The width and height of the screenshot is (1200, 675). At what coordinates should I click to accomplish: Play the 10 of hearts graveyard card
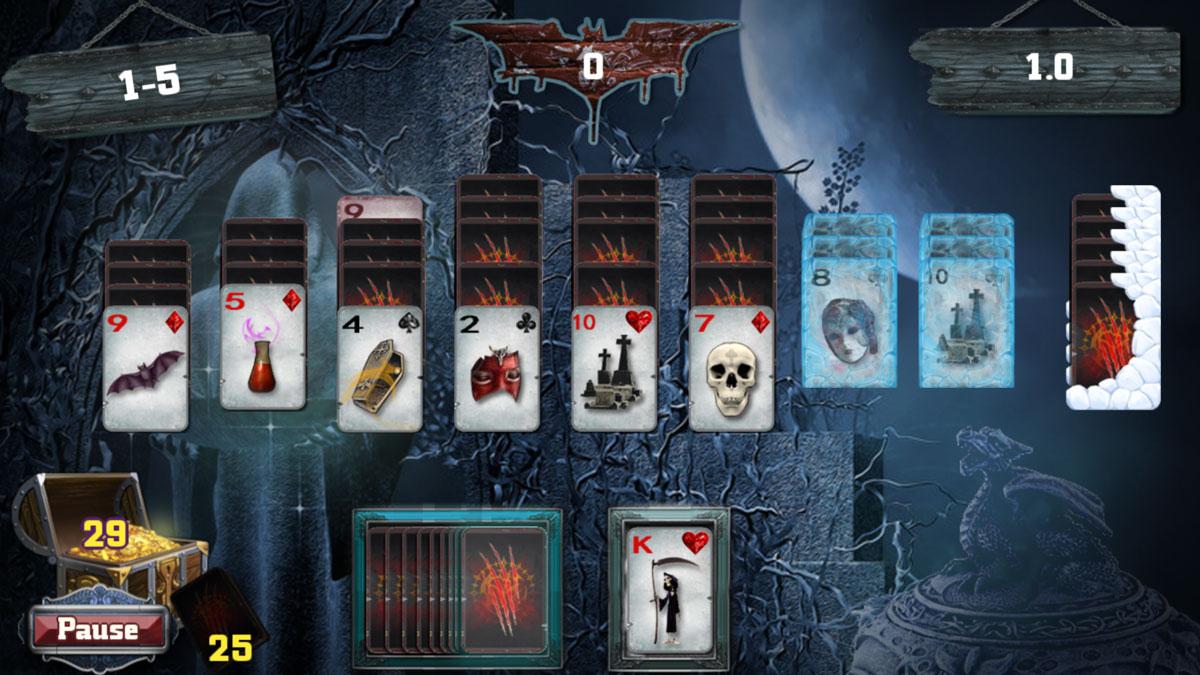pyautogui.click(x=615, y=368)
